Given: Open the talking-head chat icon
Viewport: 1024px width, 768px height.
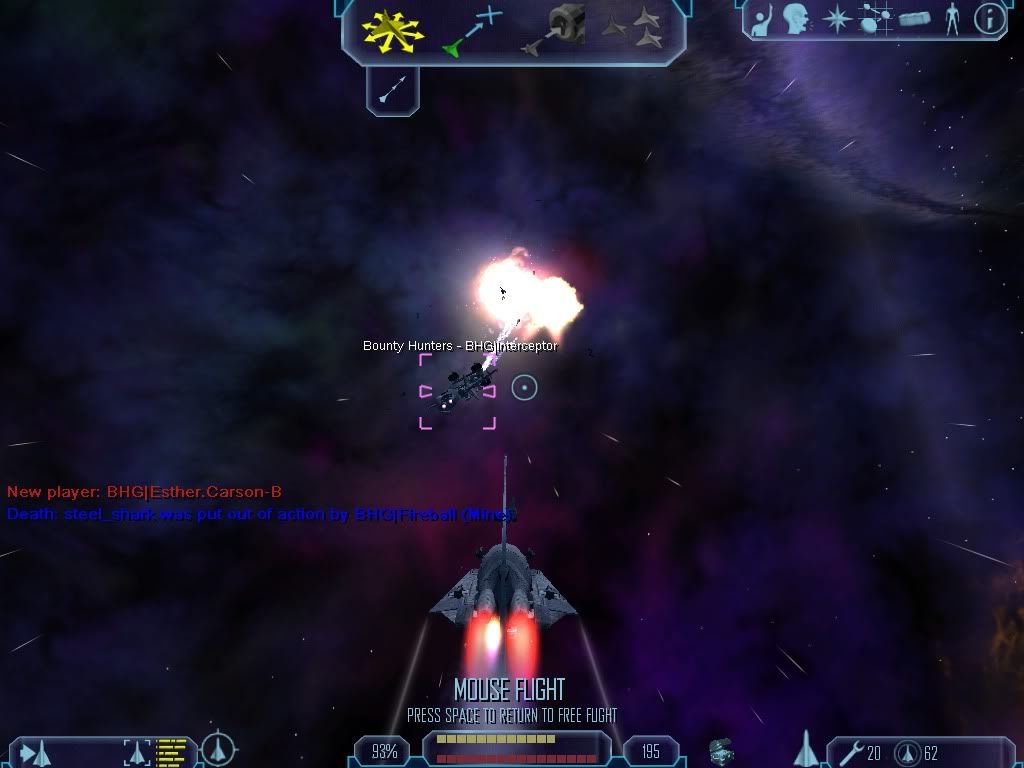Looking at the screenshot, I should (x=796, y=18).
